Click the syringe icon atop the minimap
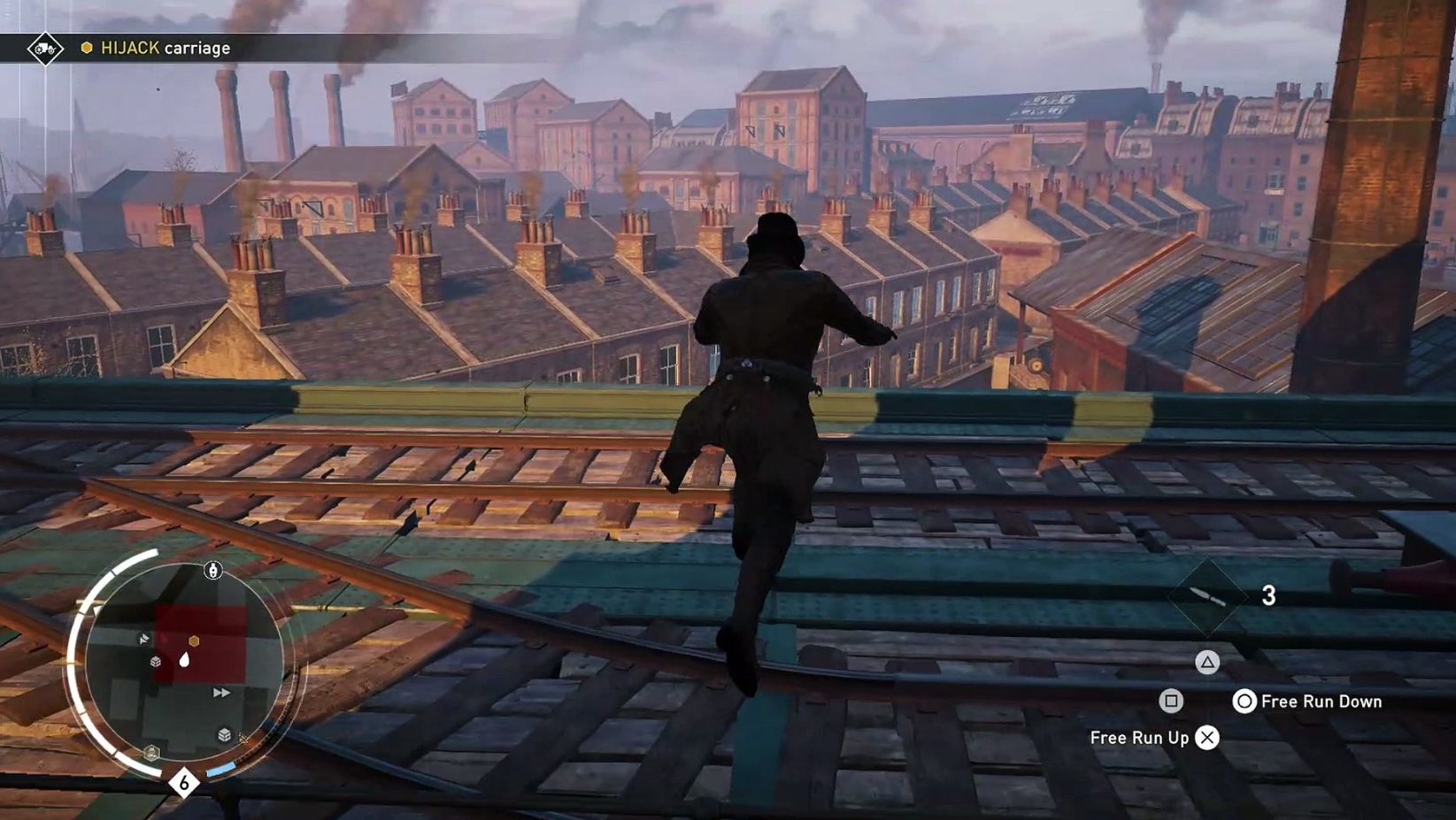 coord(212,571)
